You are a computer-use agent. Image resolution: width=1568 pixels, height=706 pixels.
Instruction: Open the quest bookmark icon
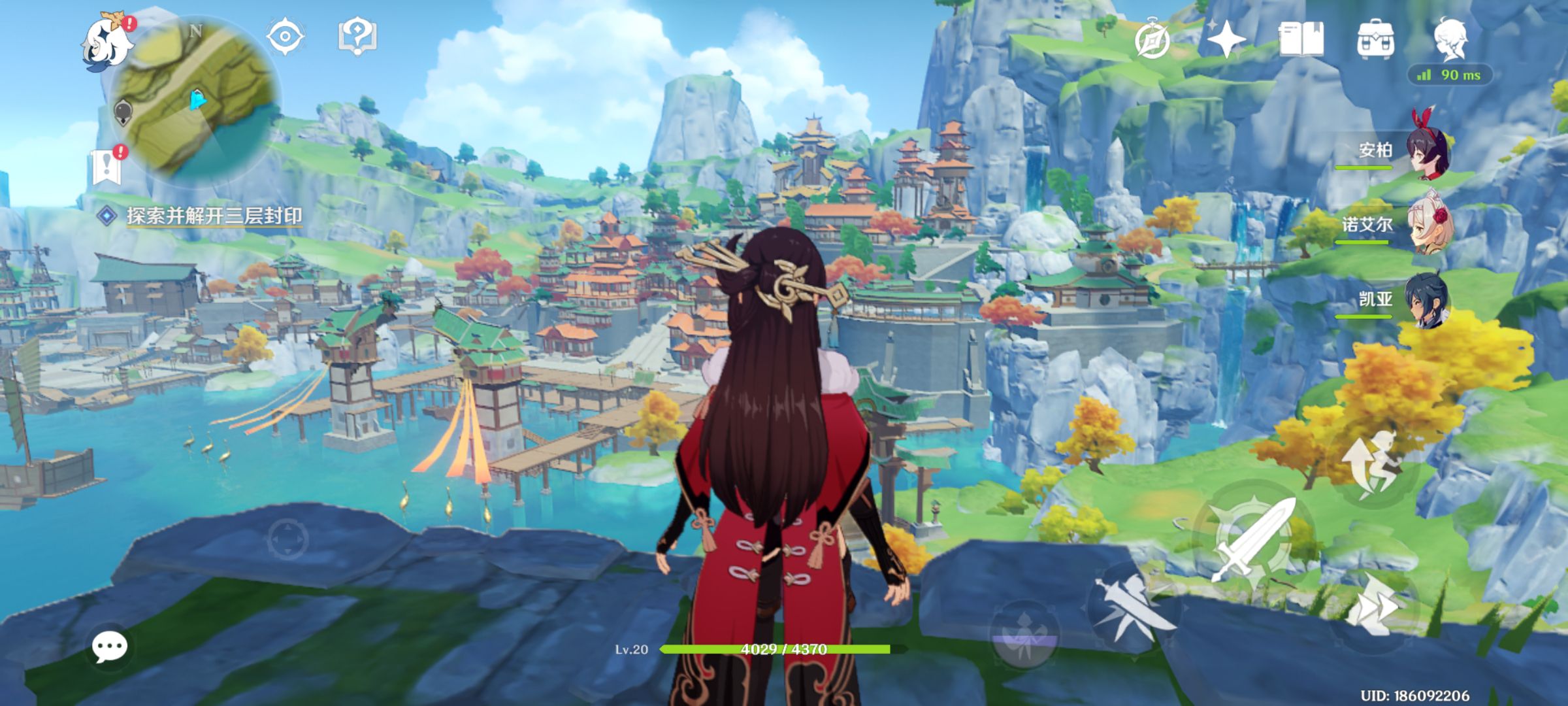107,166
